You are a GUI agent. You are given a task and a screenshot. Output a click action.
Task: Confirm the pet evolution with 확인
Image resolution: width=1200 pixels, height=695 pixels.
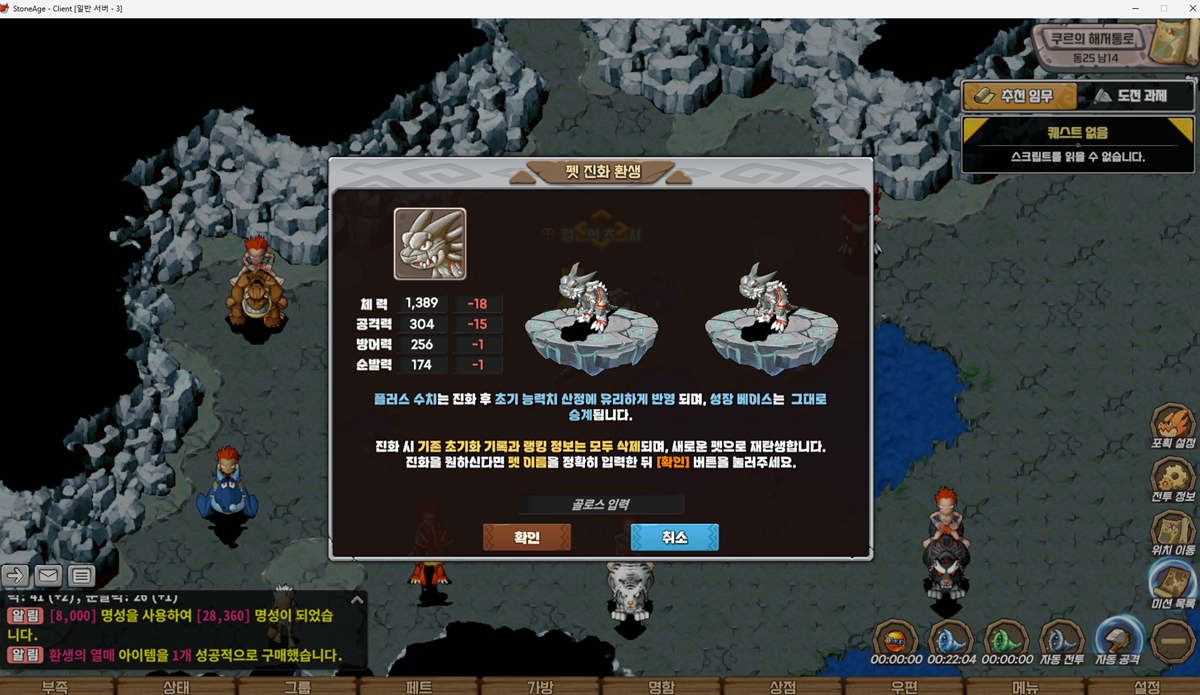(527, 537)
